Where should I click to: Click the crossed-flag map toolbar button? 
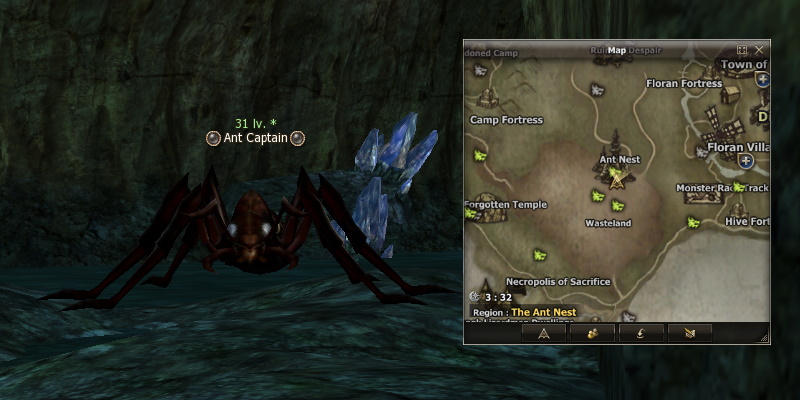coord(690,333)
